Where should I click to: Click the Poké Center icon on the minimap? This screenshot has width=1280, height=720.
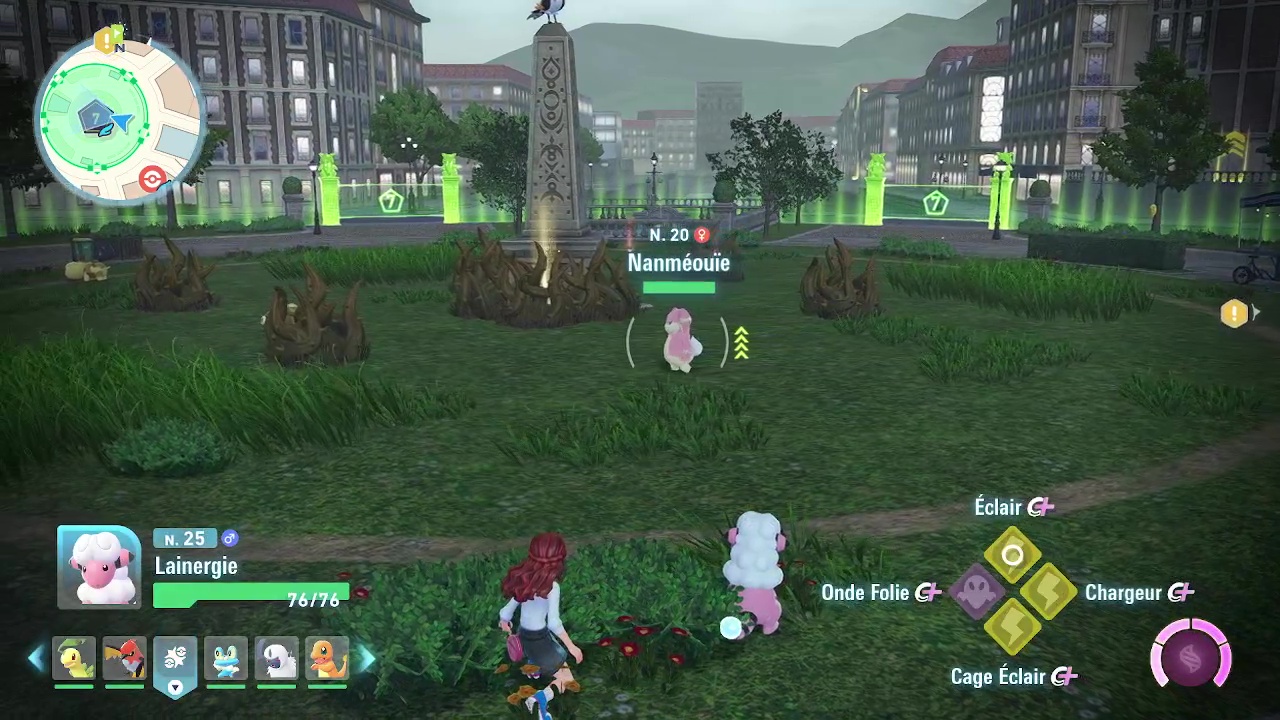tap(152, 179)
